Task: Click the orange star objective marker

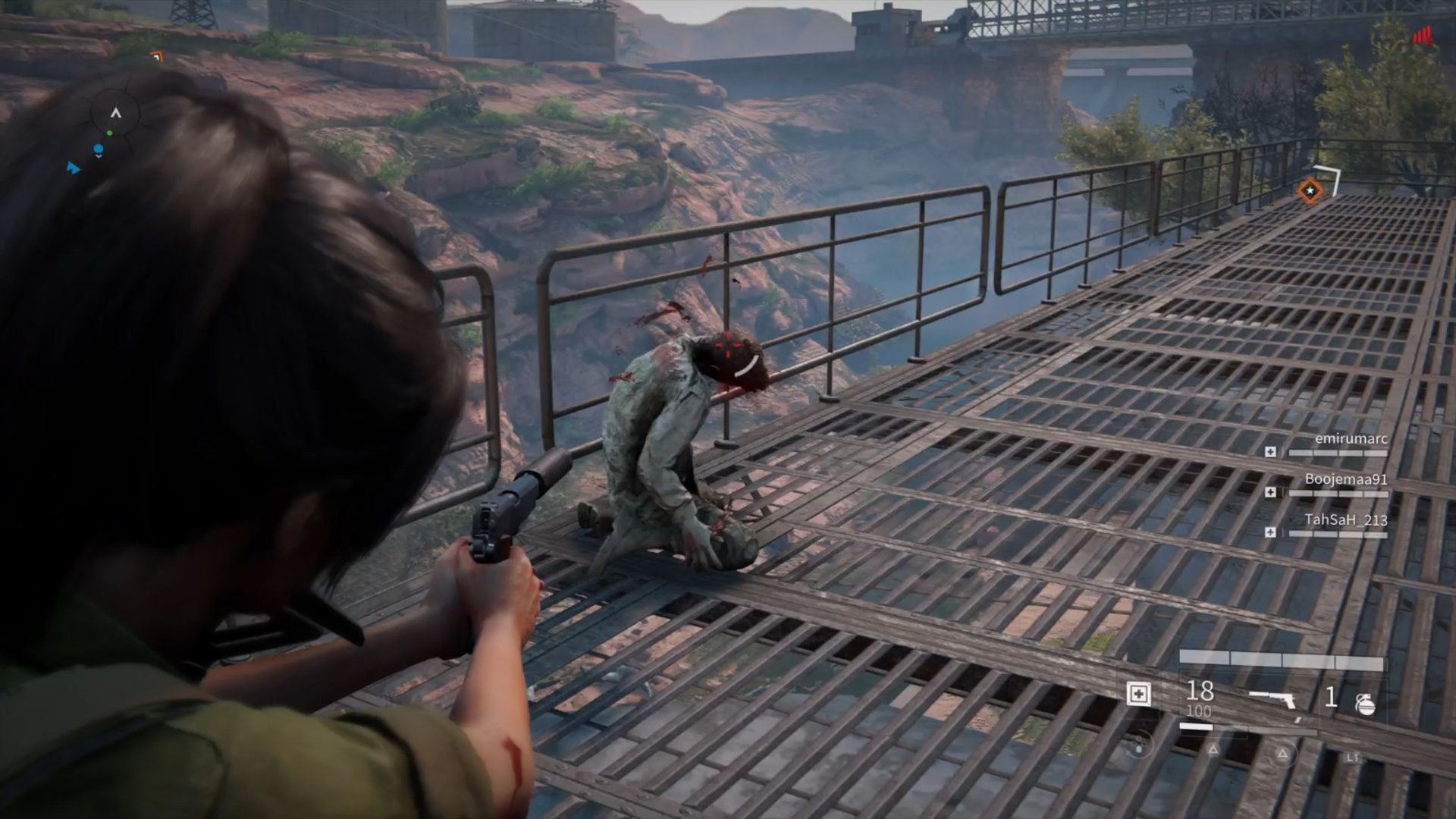Action: pos(1310,190)
